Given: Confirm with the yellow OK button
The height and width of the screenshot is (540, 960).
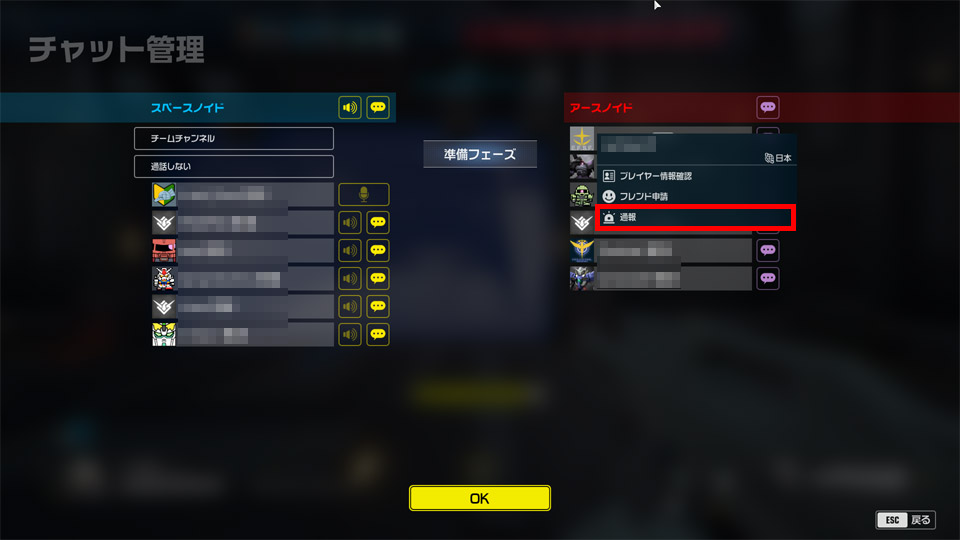Looking at the screenshot, I should tap(480, 498).
